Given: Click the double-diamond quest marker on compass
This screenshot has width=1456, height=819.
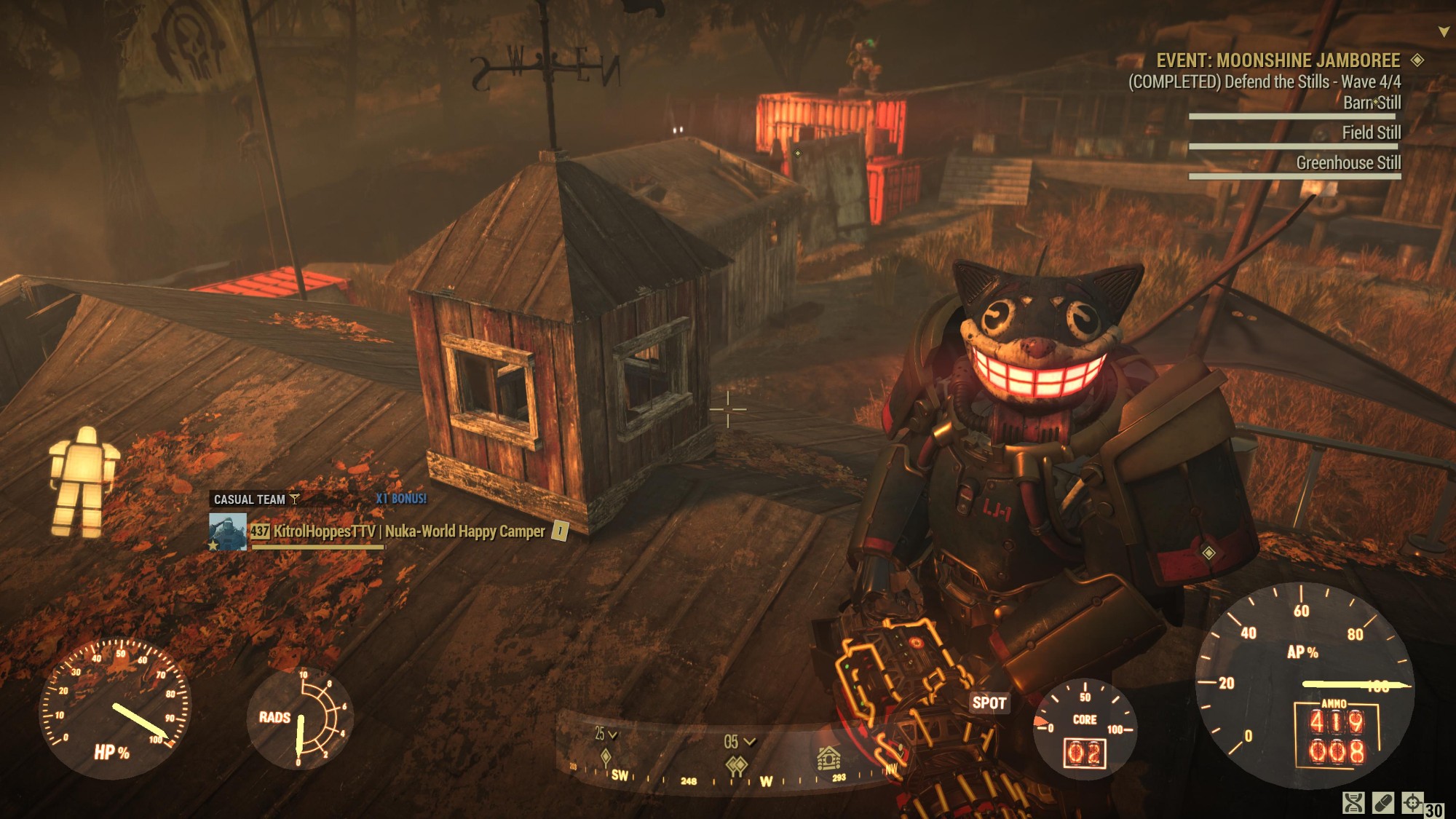Looking at the screenshot, I should (x=737, y=765).
